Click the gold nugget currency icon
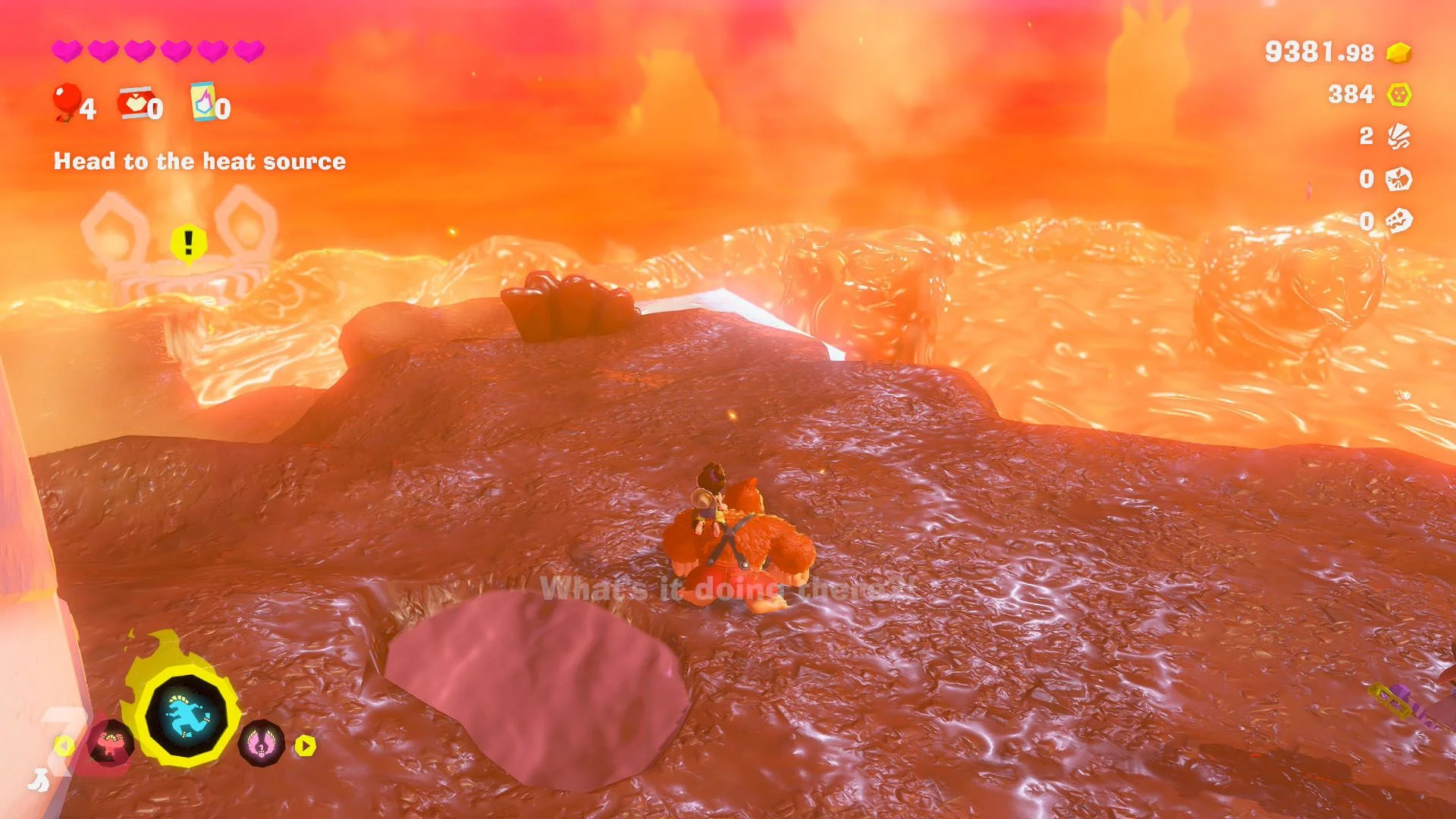 1398,53
